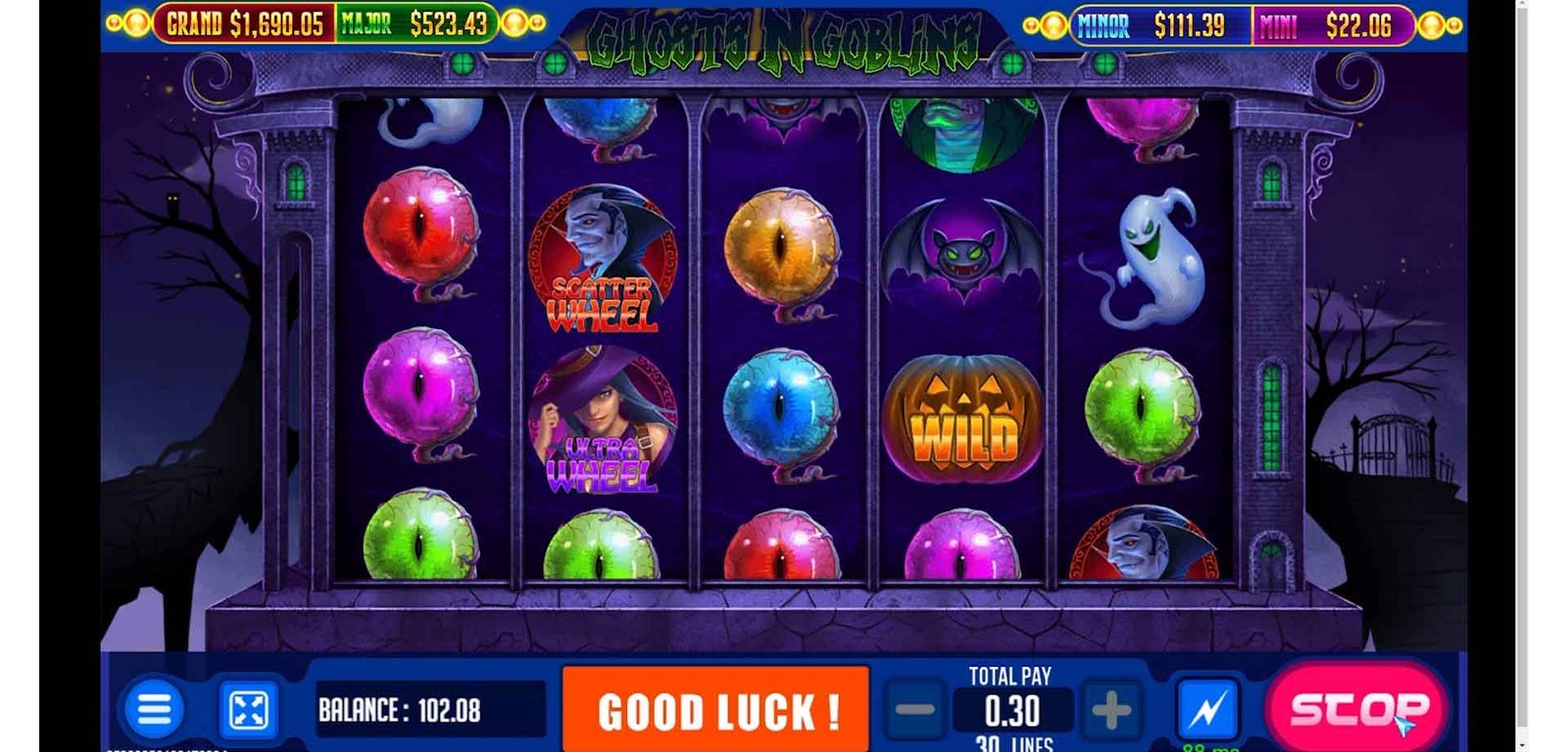Decrease the total pay bet
The image size is (1568, 752).
tap(915, 710)
